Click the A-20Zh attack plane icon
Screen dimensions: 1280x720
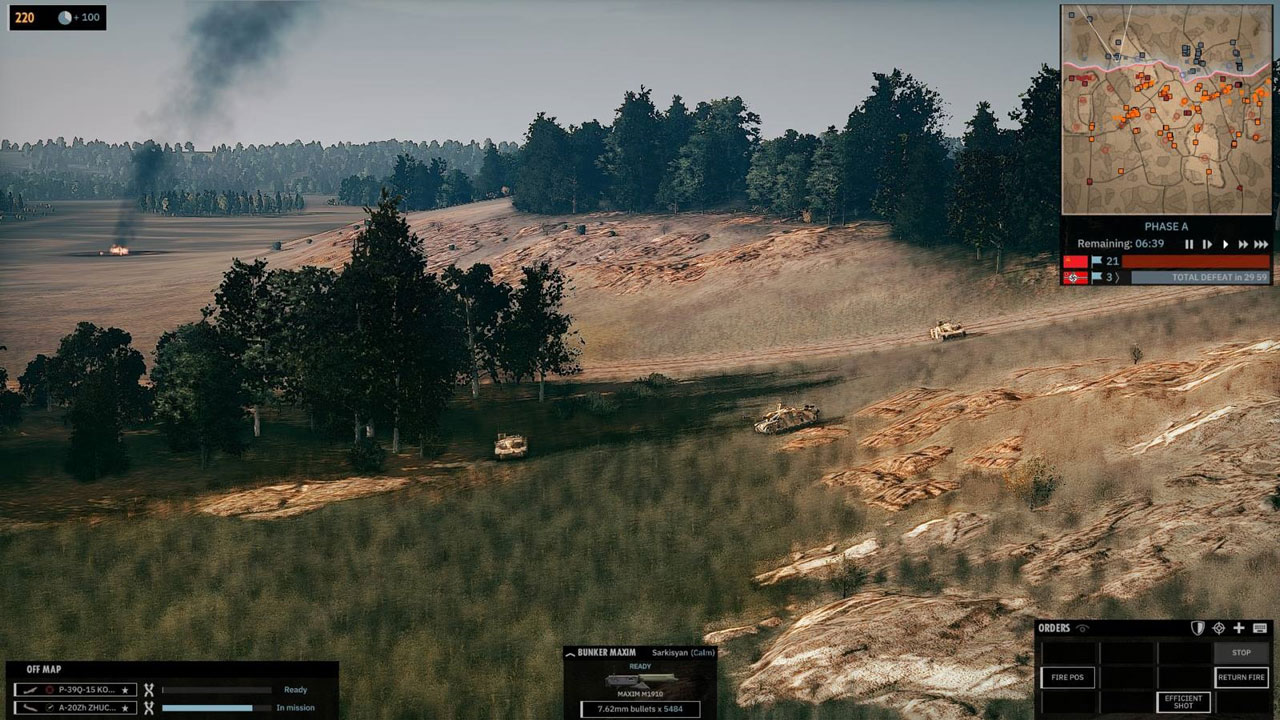click(30, 708)
